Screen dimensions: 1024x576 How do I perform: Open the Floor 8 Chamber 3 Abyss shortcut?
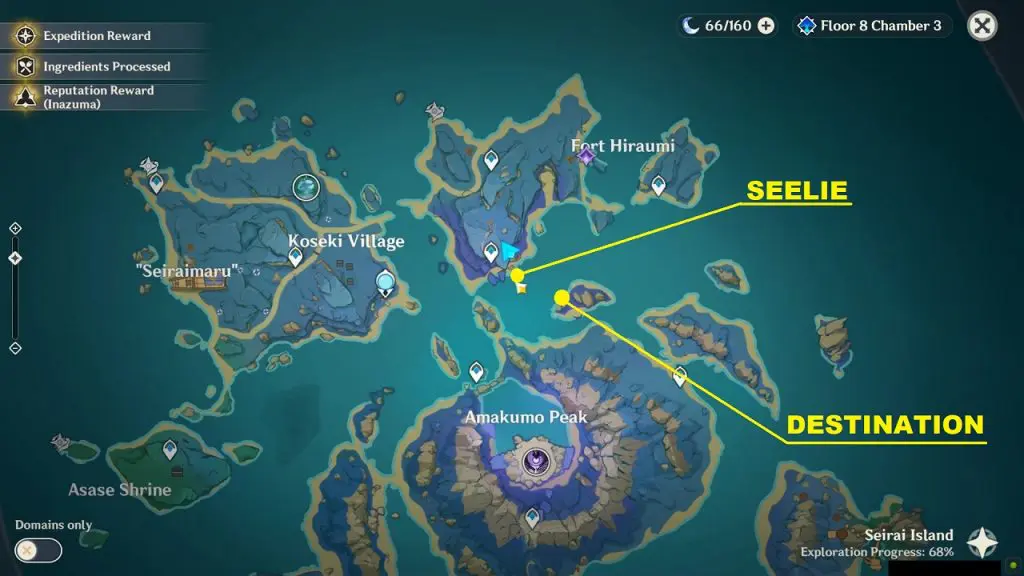coord(871,26)
